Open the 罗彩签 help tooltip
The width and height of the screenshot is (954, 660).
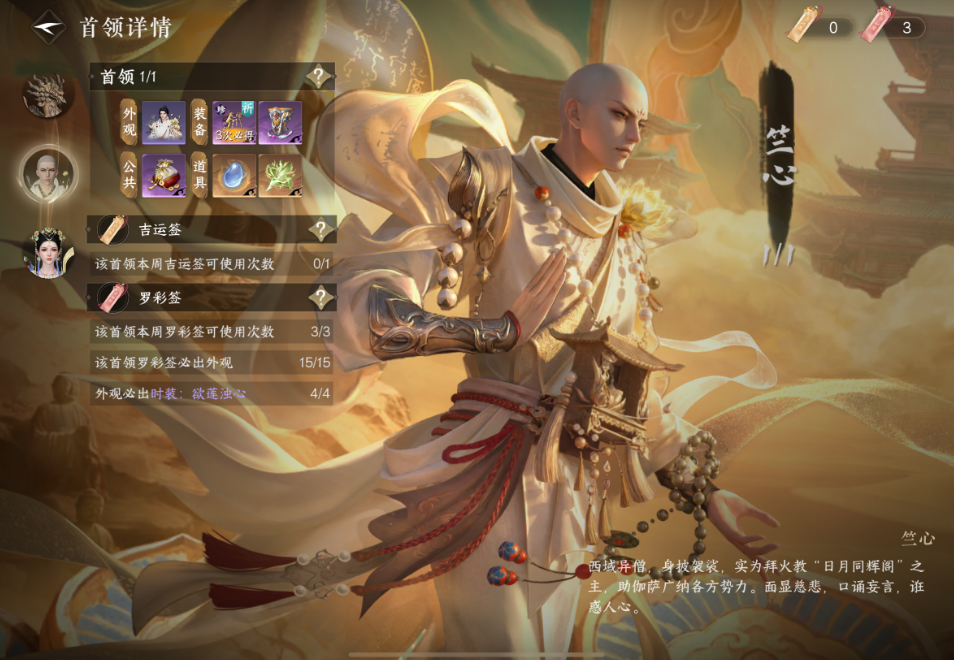[319, 297]
